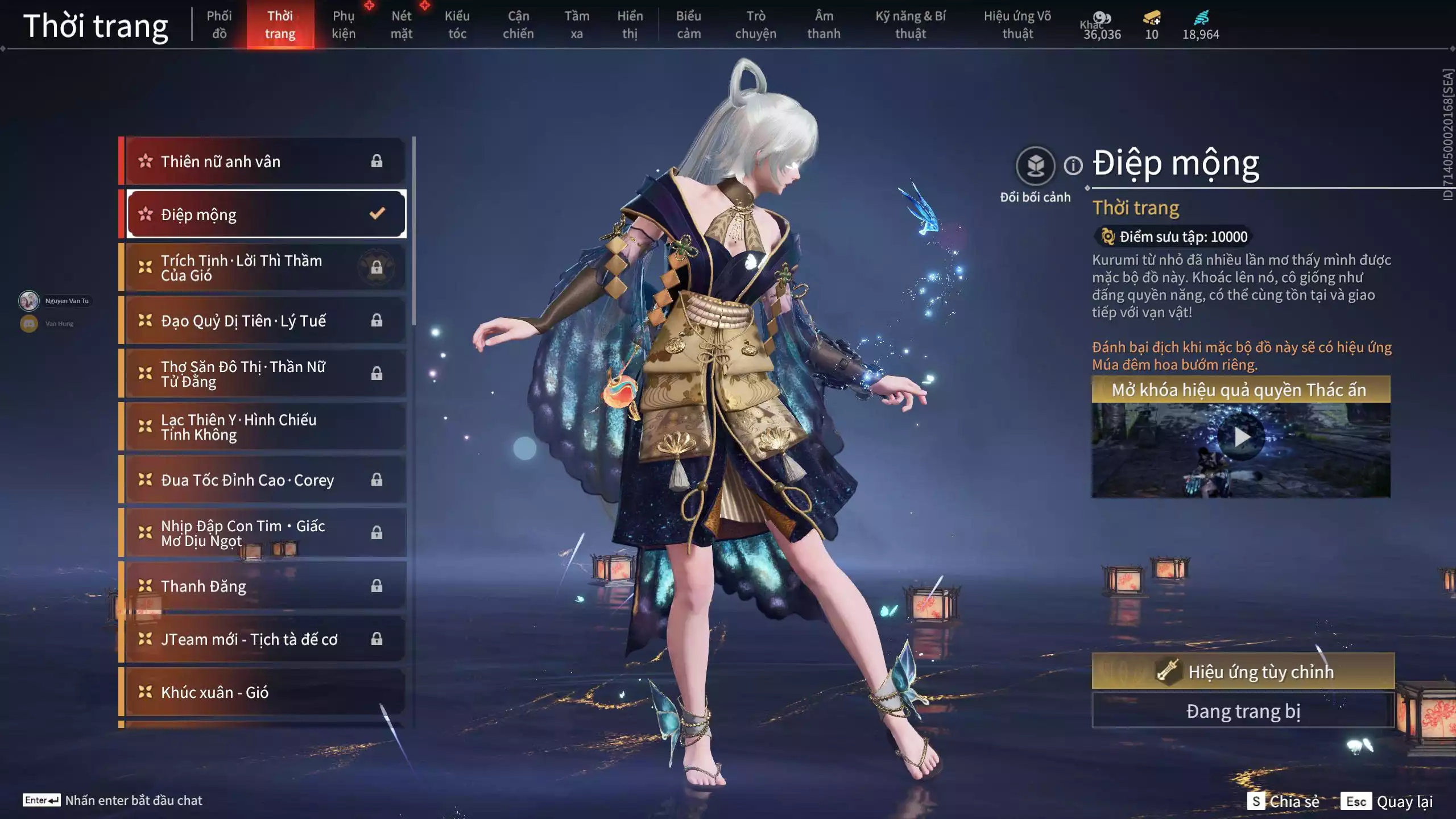
Task: Open the Cận chiến category
Action: point(518,25)
